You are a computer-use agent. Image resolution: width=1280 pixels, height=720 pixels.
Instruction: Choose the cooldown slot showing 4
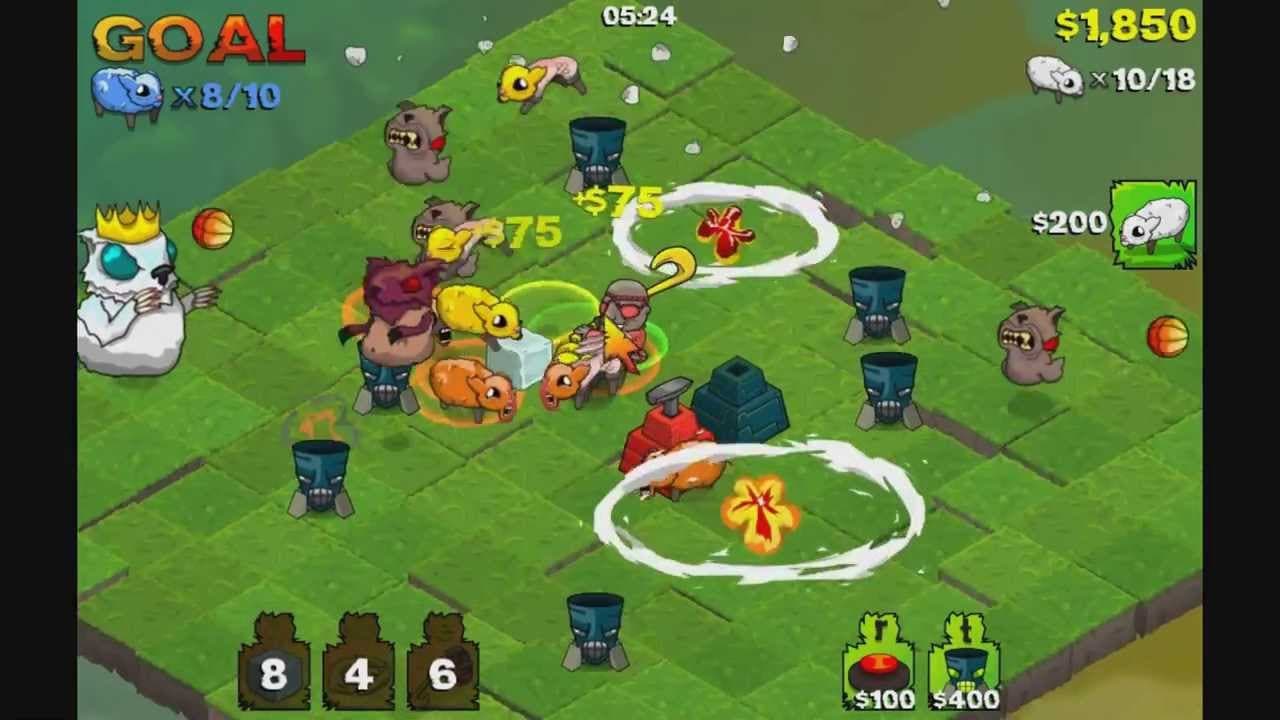(358, 664)
